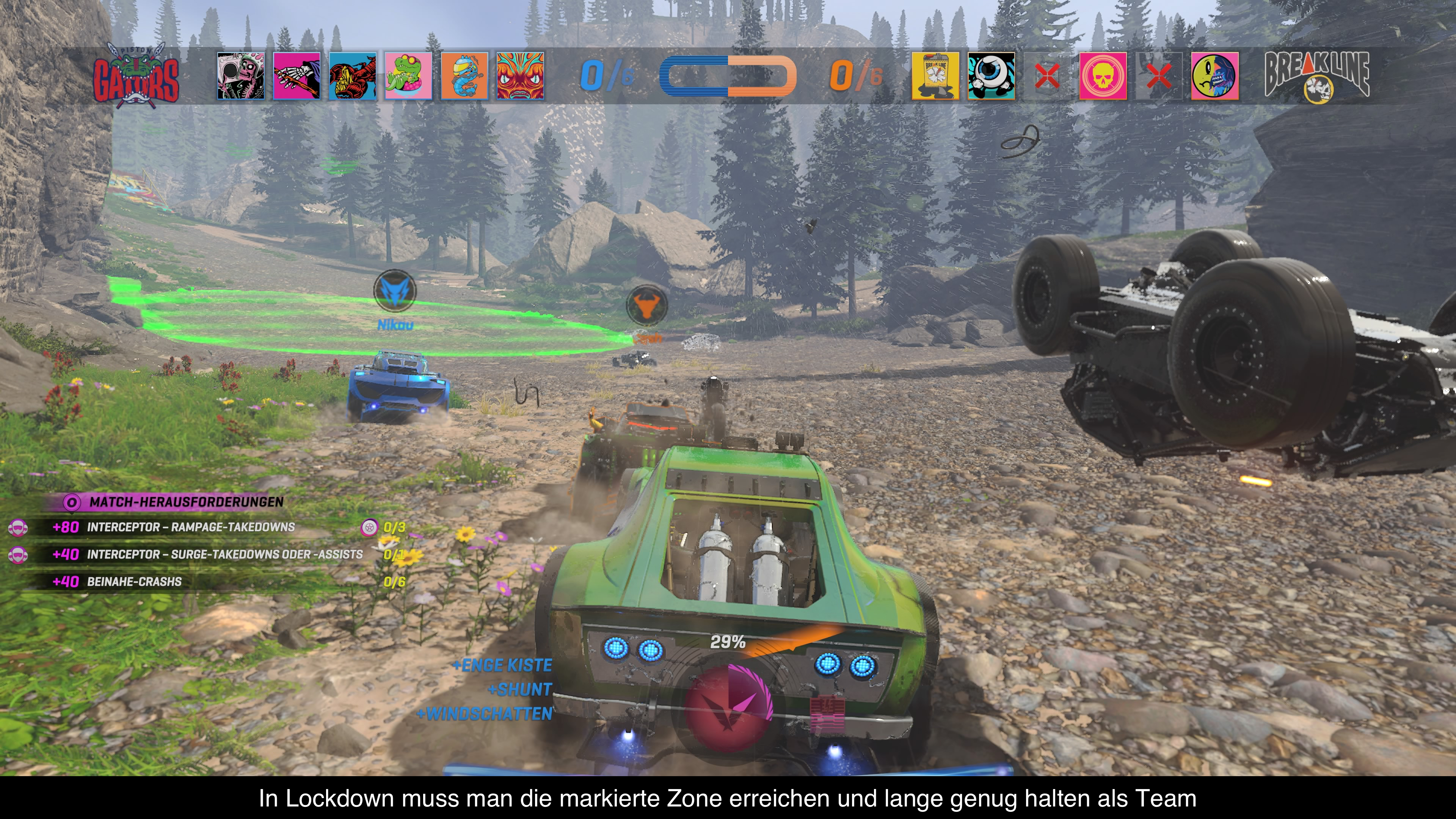This screenshot has width=1456, height=819.
Task: Select the skeleton hand avatar on pink
Action: pos(297,76)
